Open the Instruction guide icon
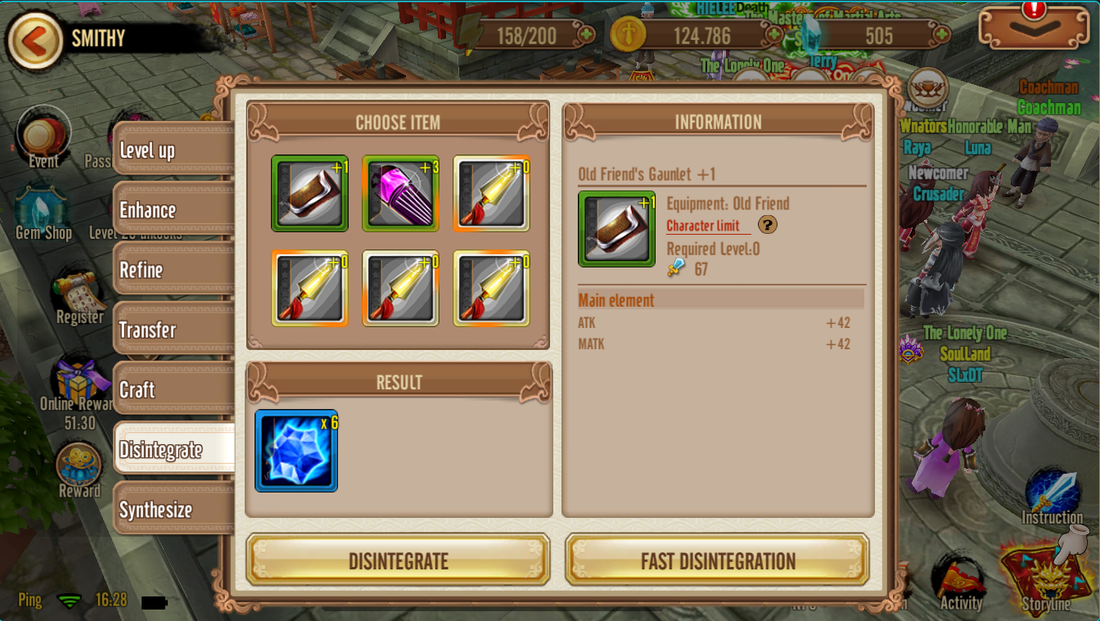Image resolution: width=1100 pixels, height=621 pixels. [1052, 495]
